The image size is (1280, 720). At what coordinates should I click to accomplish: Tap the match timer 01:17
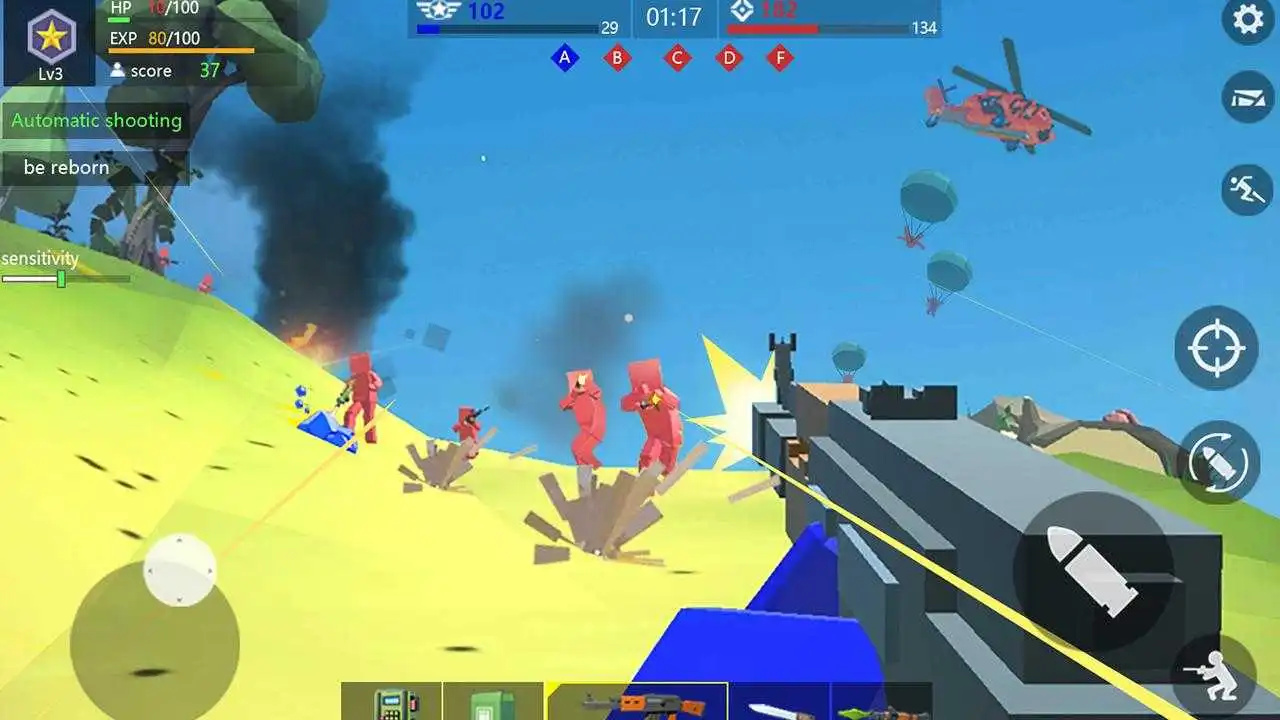point(676,17)
